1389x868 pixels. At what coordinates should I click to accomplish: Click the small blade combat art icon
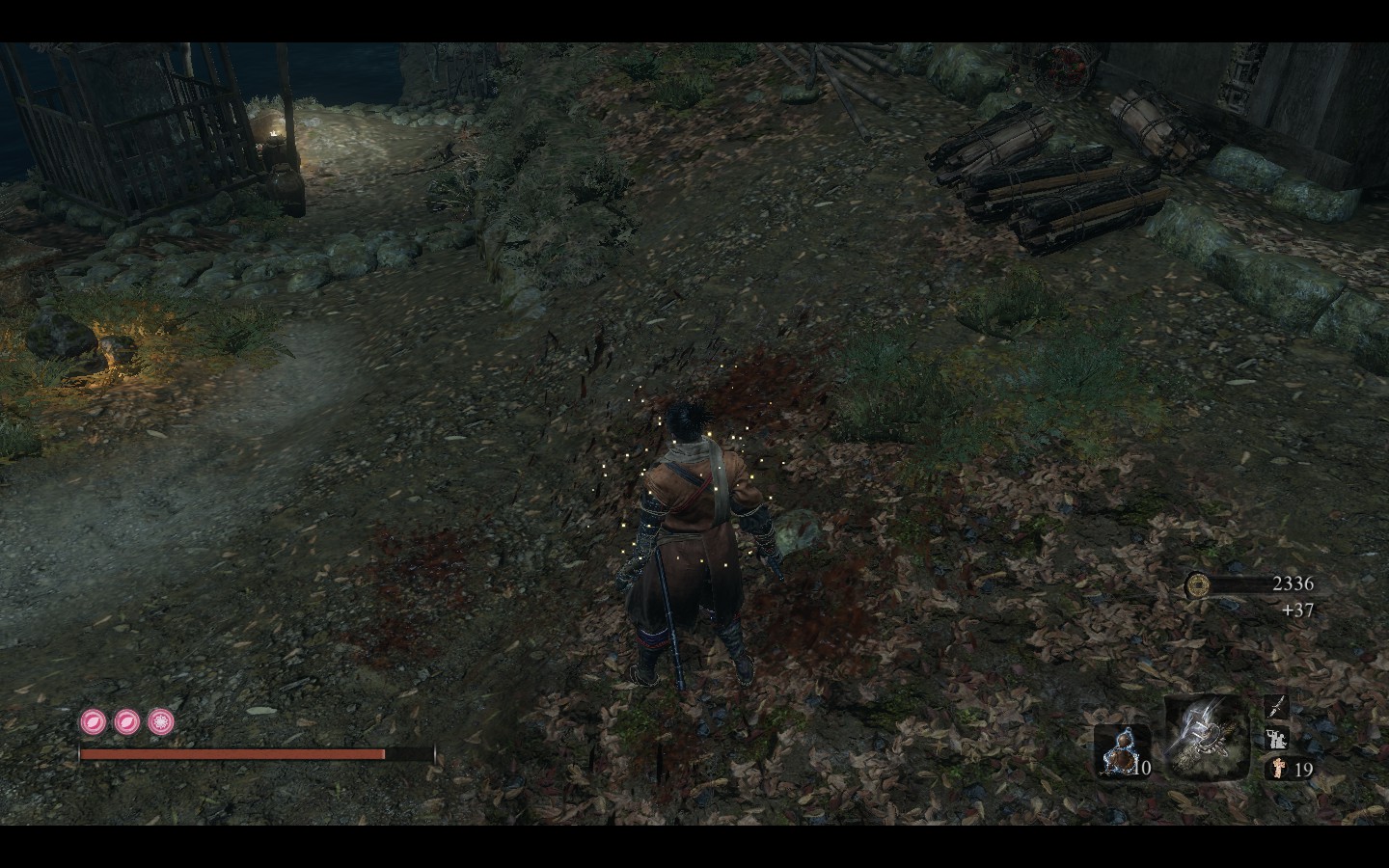(1276, 707)
